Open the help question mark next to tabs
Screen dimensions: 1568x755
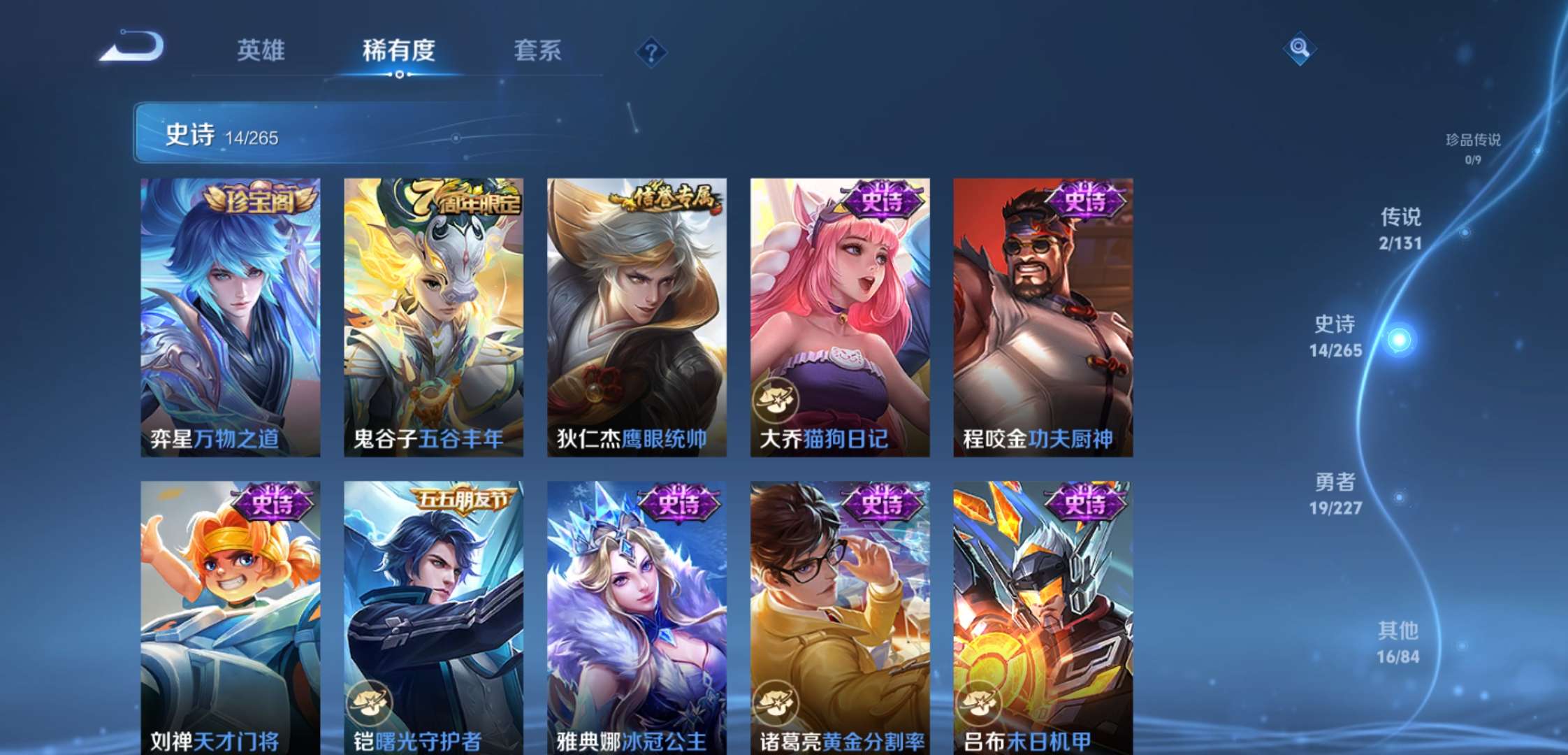click(x=650, y=52)
